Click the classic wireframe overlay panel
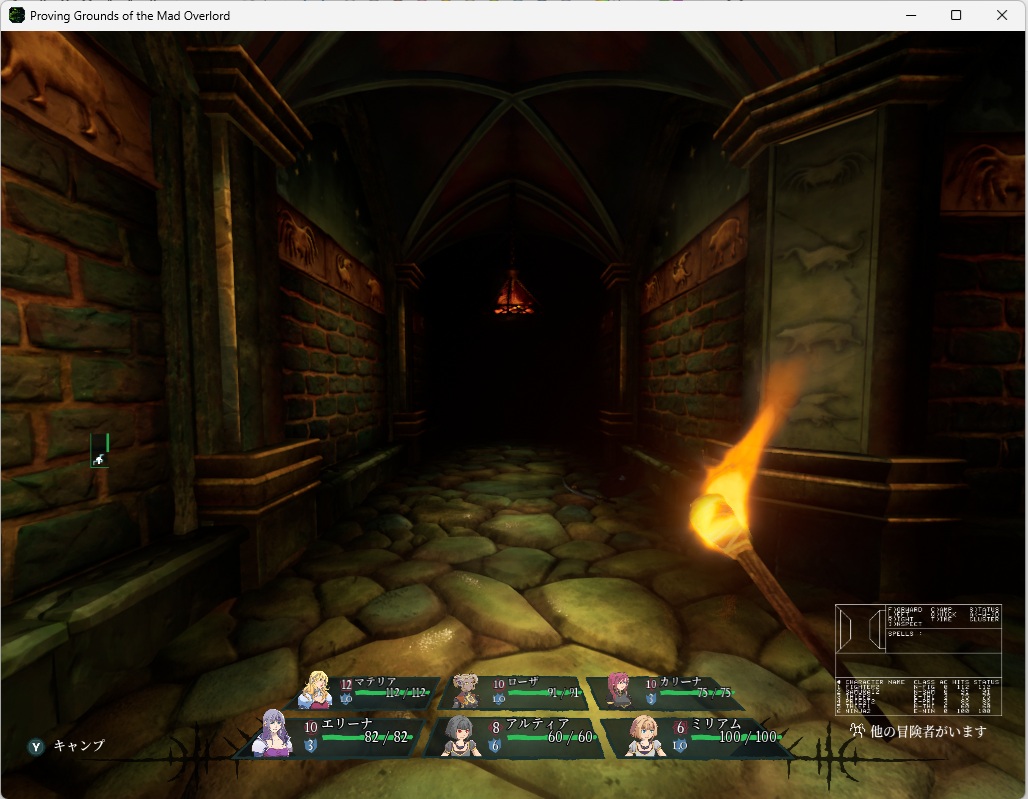 [x=918, y=659]
